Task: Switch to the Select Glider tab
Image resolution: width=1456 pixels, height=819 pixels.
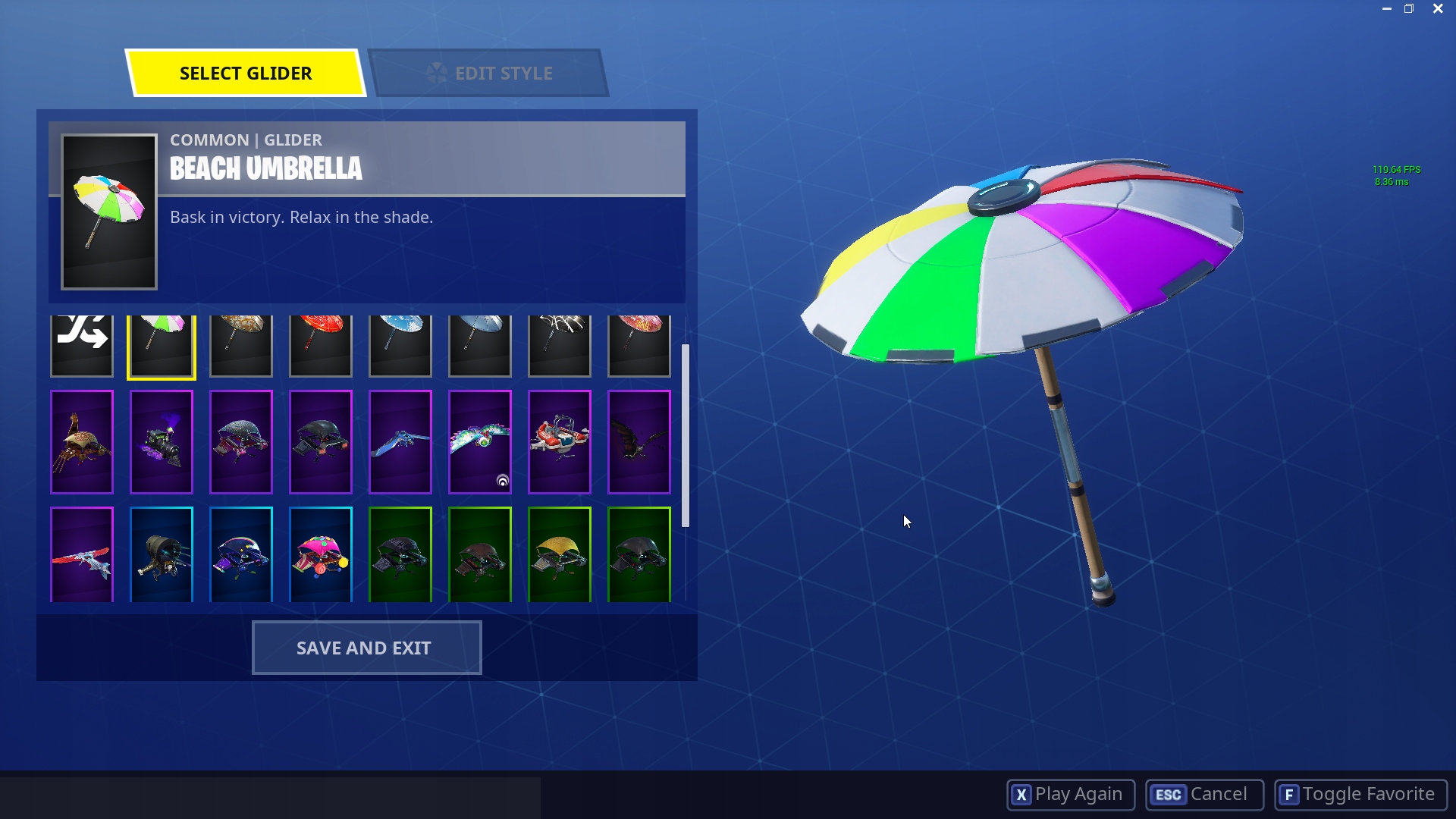Action: pyautogui.click(x=245, y=74)
